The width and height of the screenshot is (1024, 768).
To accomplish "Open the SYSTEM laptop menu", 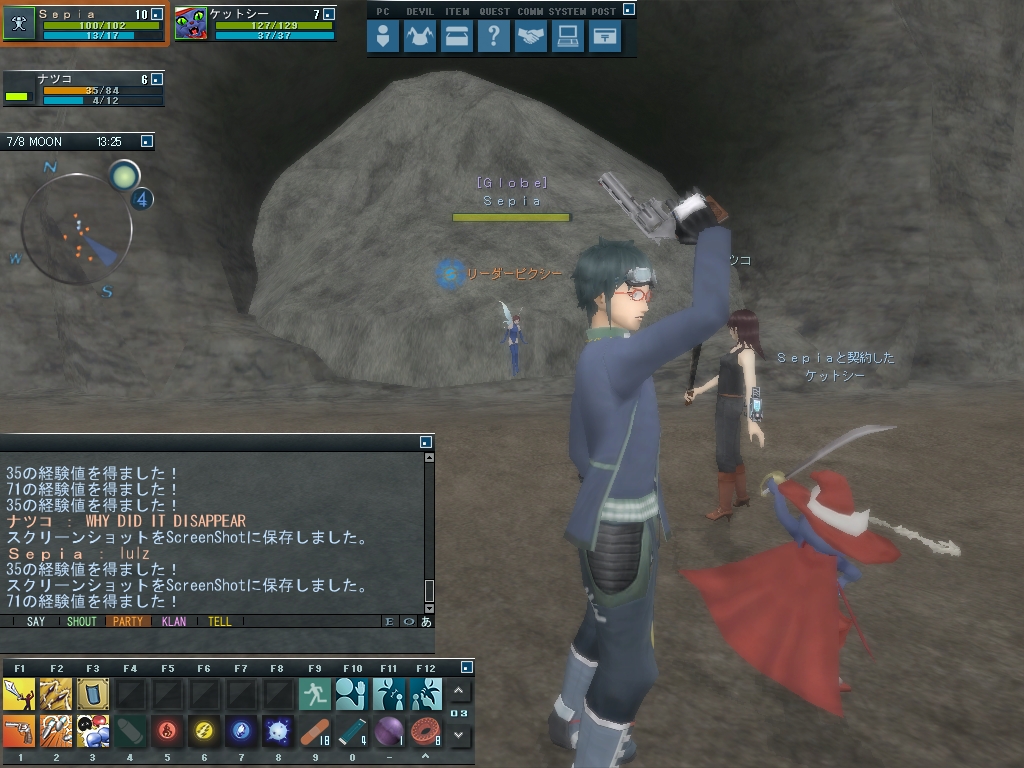I will pyautogui.click(x=568, y=37).
